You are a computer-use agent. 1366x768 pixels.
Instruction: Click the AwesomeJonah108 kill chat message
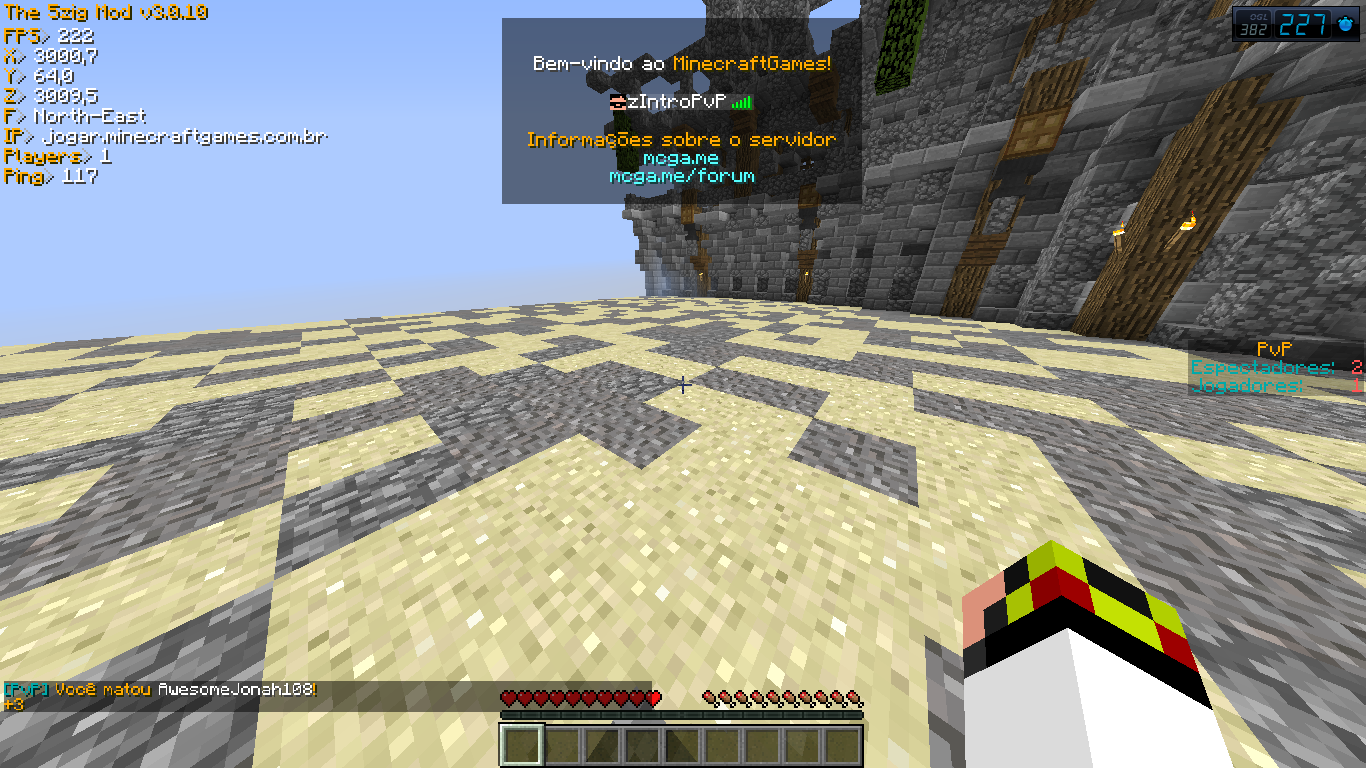162,690
